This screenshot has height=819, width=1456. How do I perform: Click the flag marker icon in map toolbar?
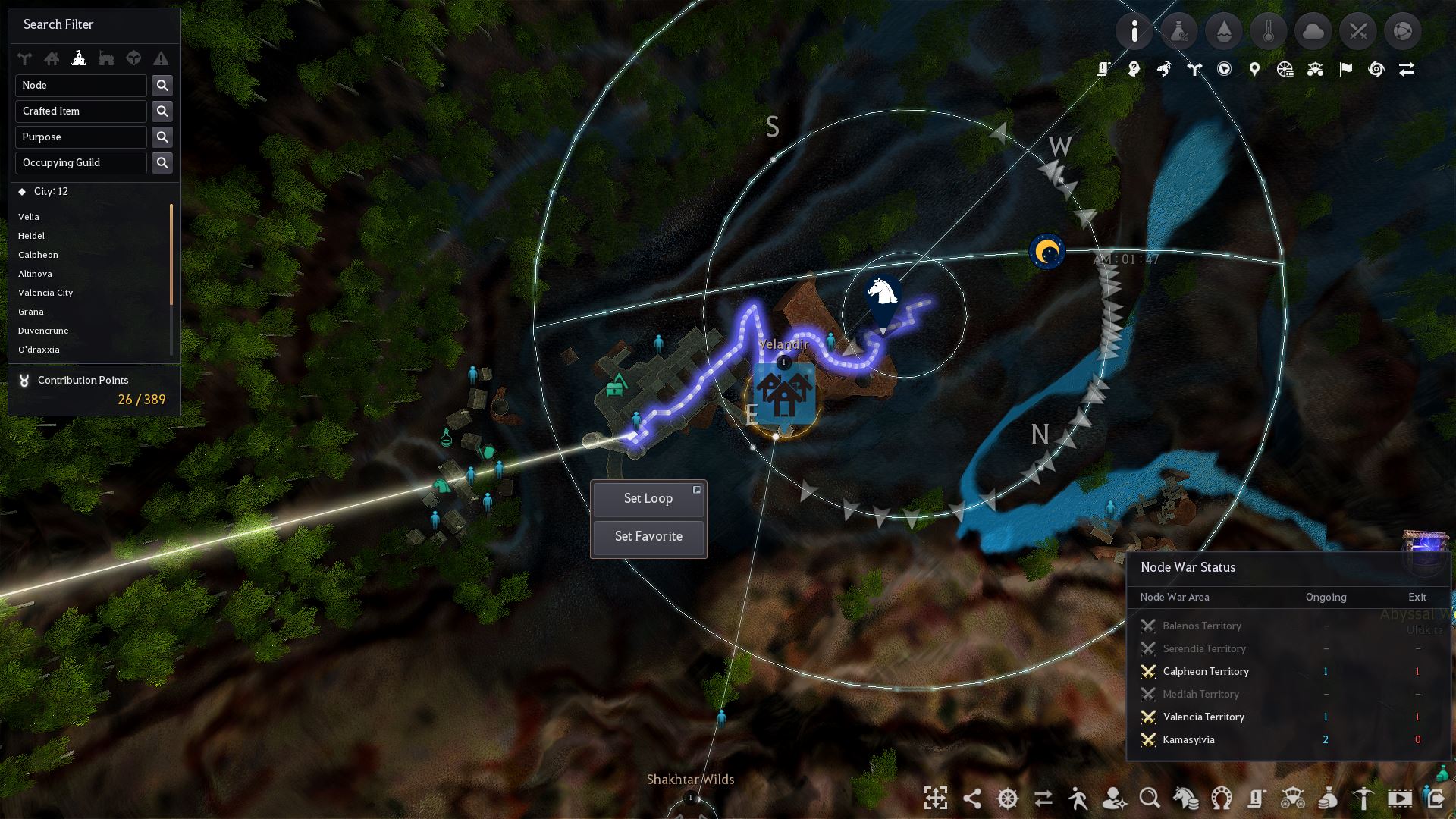(x=1345, y=68)
